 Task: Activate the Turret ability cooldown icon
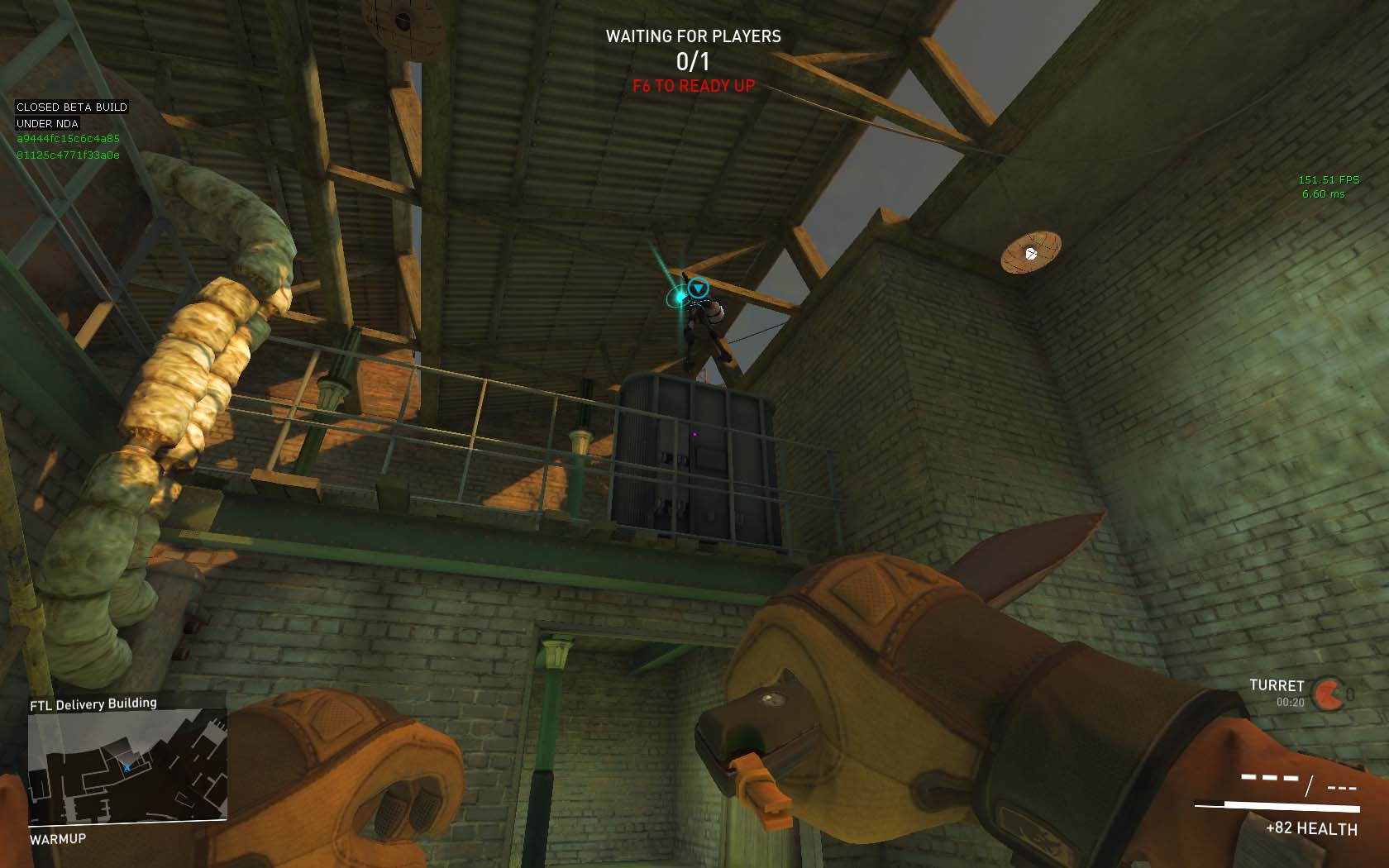[1329, 694]
